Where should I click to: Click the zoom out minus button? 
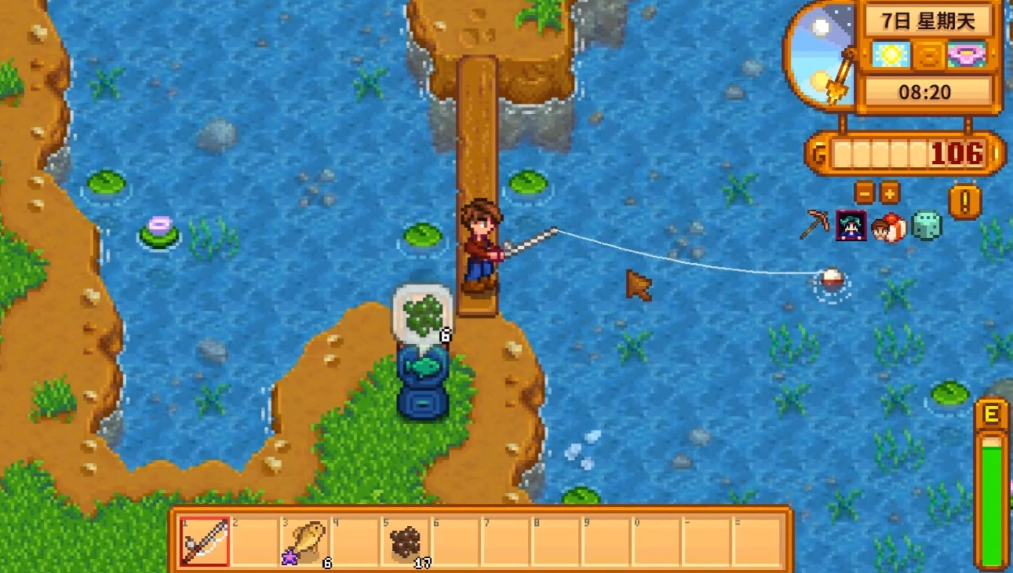click(x=865, y=193)
